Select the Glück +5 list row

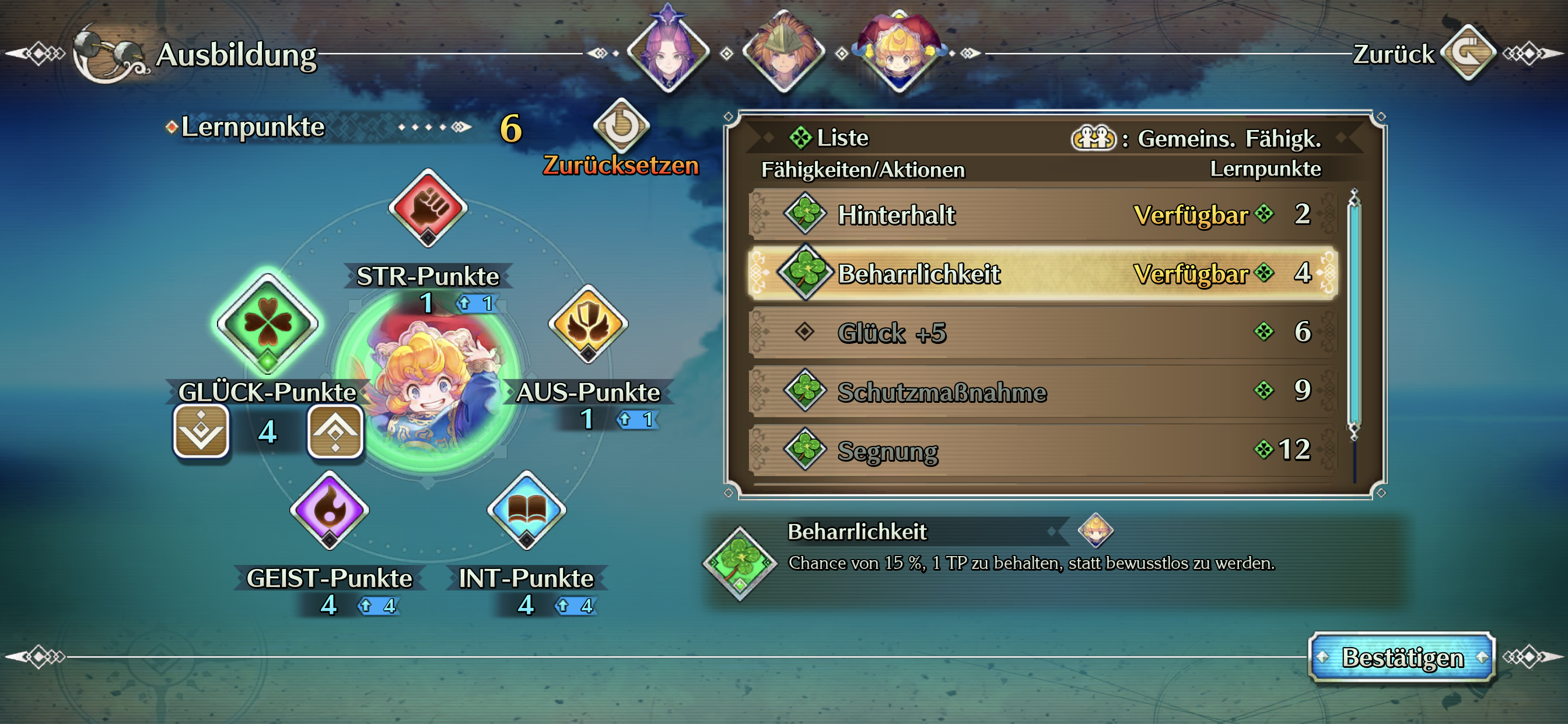(1042, 332)
